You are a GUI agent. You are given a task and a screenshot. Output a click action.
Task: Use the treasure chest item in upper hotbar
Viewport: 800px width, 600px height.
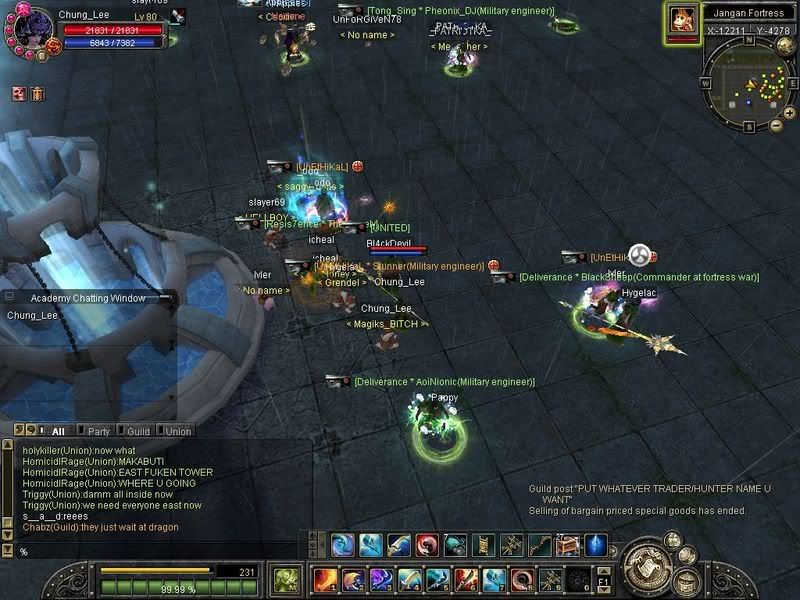point(568,545)
